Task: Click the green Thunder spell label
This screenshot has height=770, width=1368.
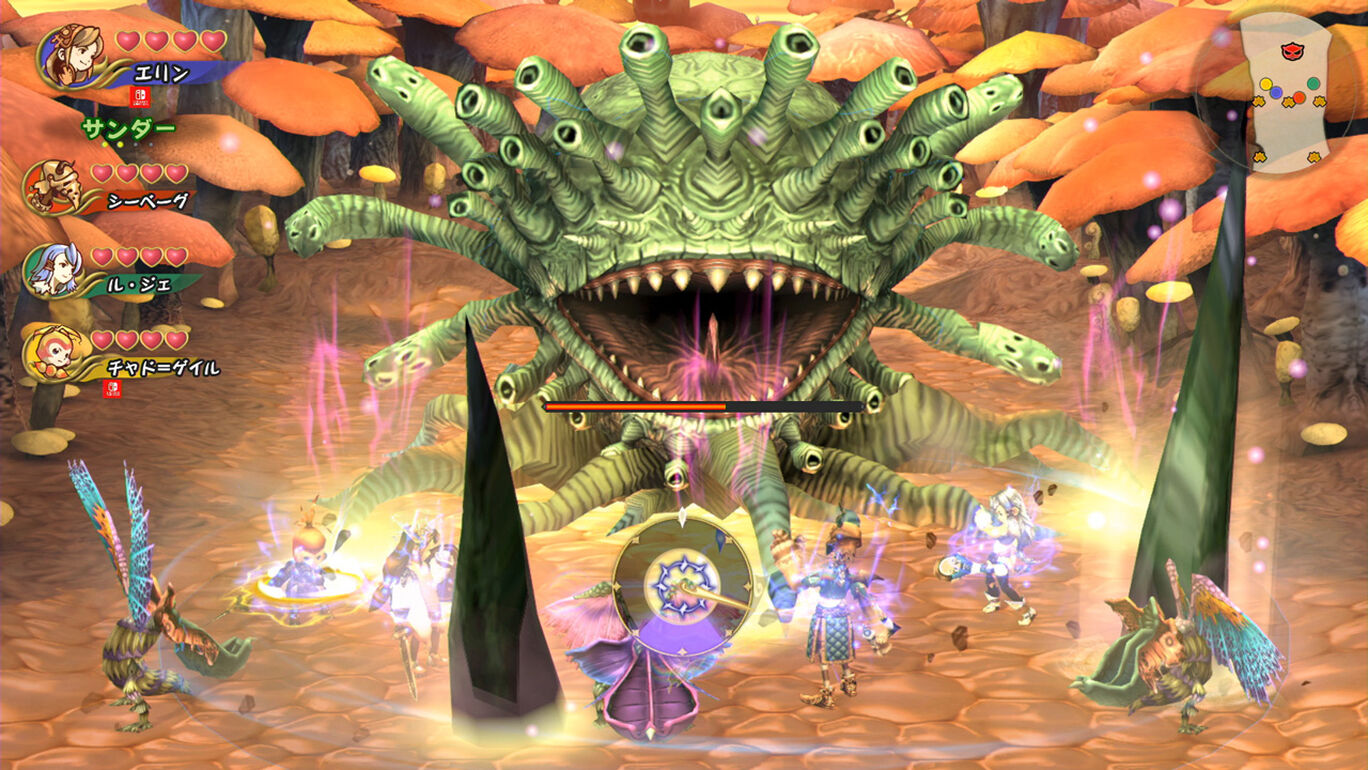Action: [x=128, y=128]
